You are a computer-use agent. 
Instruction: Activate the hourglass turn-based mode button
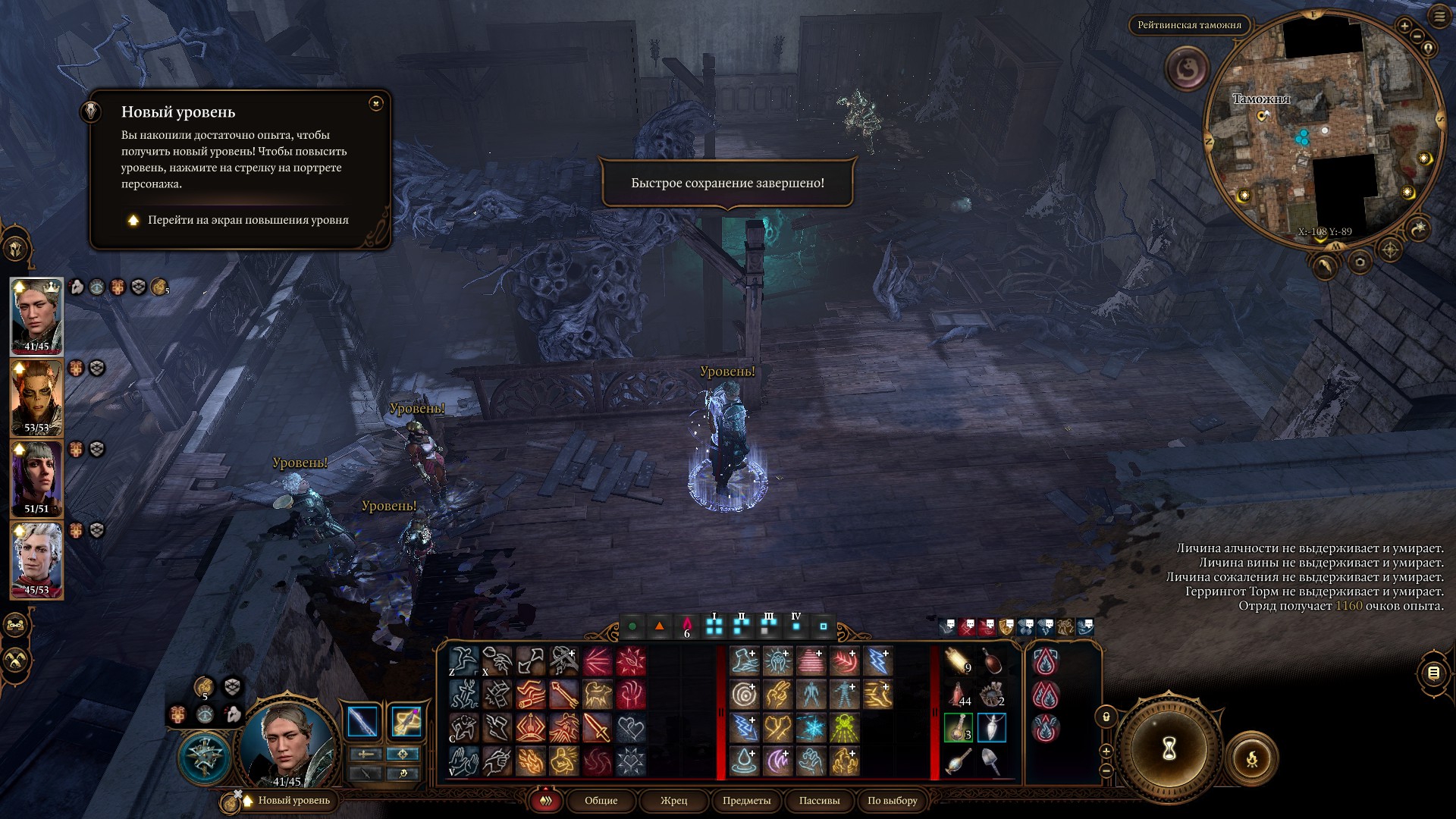1169,748
